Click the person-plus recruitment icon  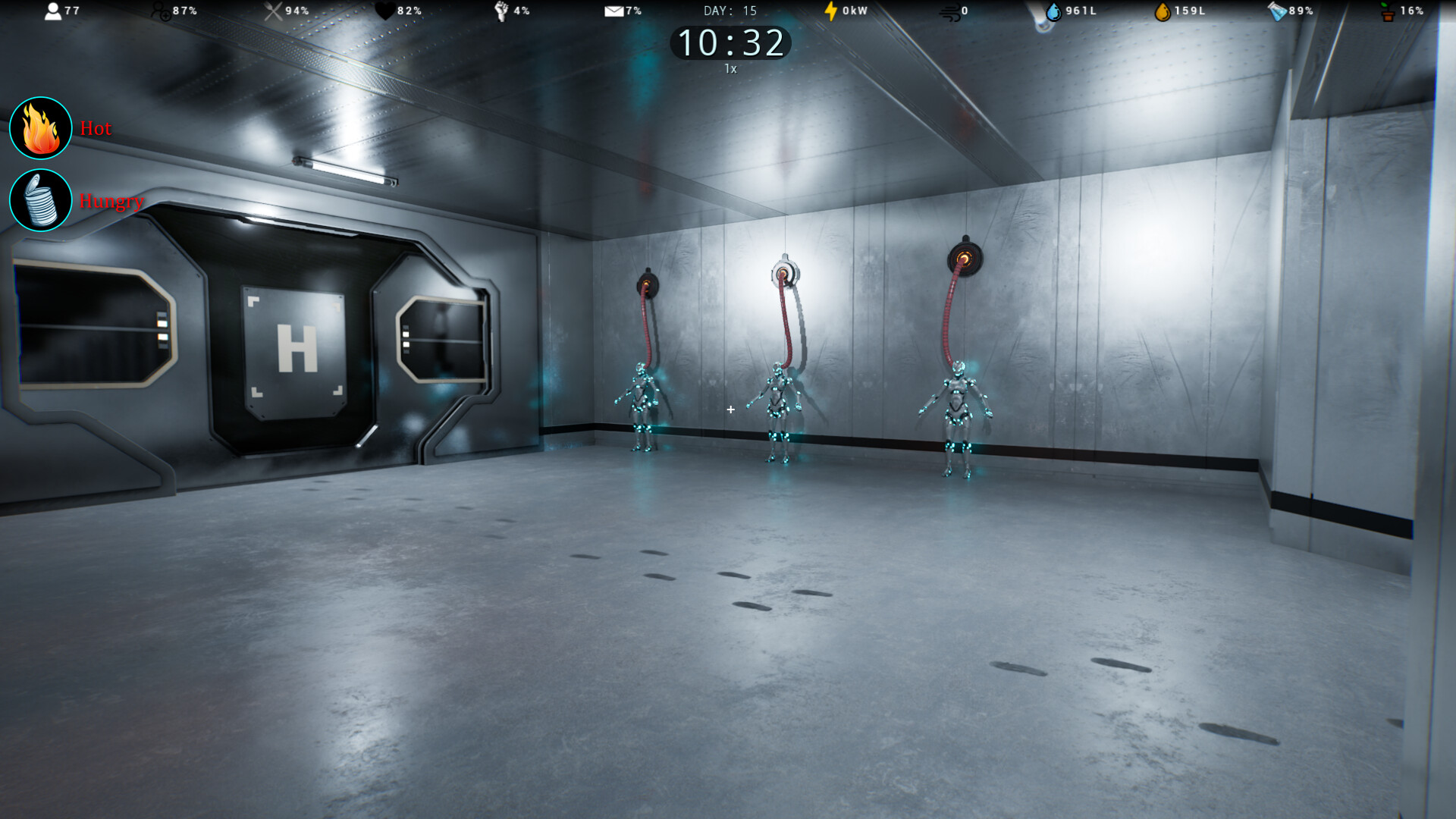coord(159,10)
